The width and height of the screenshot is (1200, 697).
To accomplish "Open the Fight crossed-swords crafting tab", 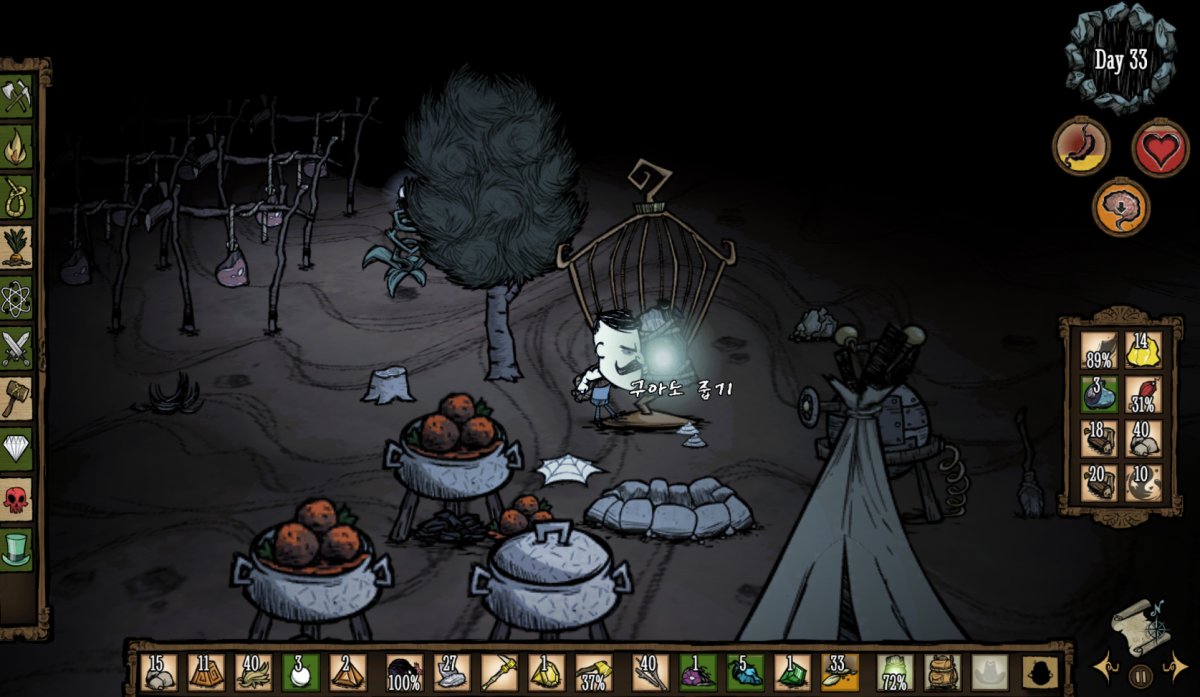I will 17,348.
